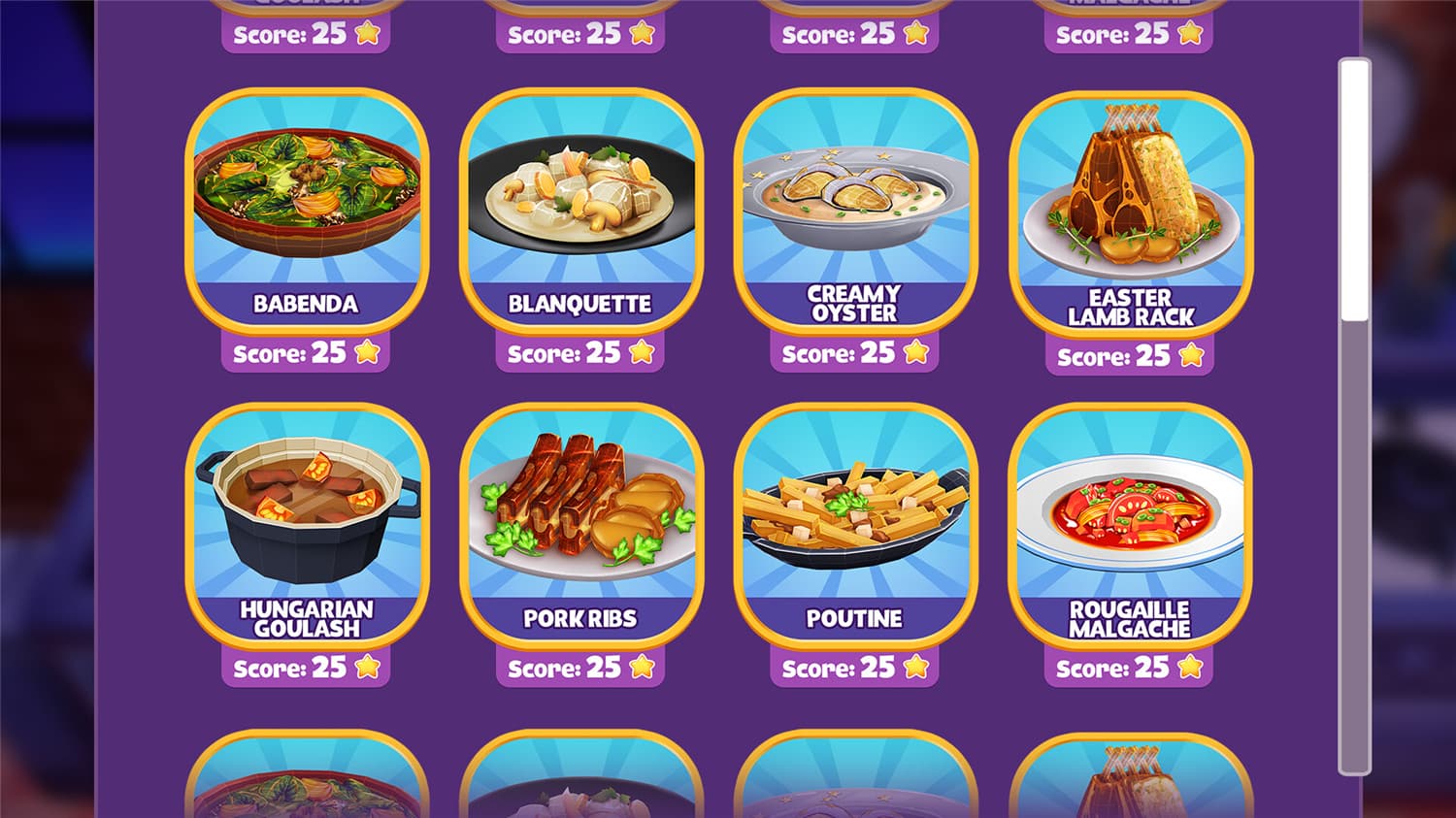
Task: Select the Easter Lamb Rack dish icon
Action: pyautogui.click(x=1131, y=194)
